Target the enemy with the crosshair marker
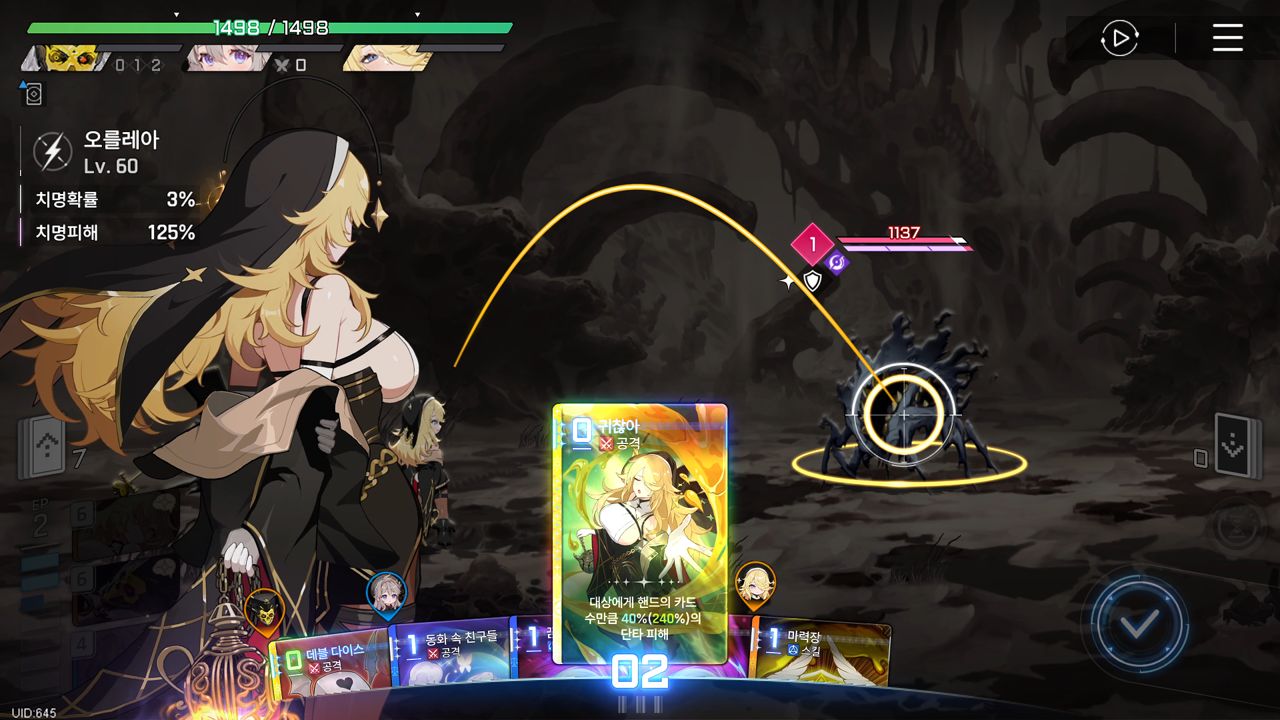 click(x=904, y=414)
